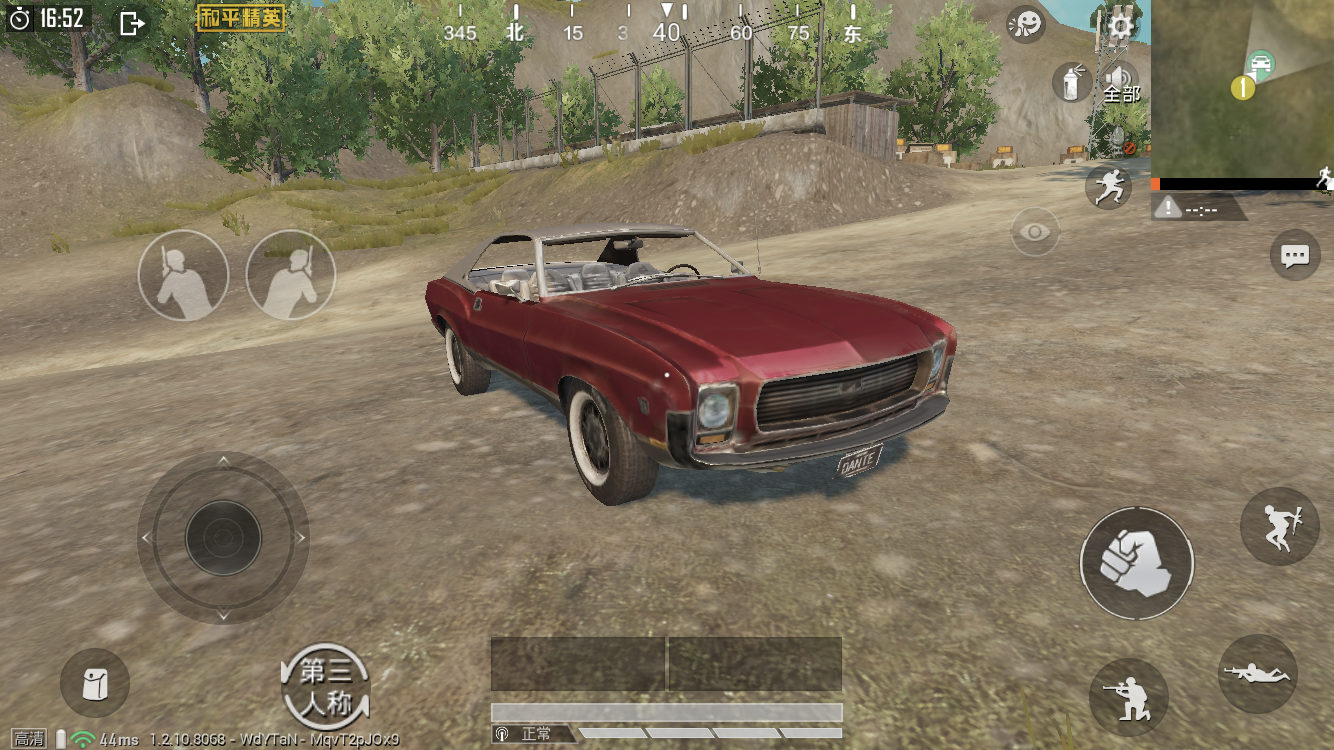1334x750 pixels.
Task: Open the quick chat message bubble
Action: (1295, 256)
